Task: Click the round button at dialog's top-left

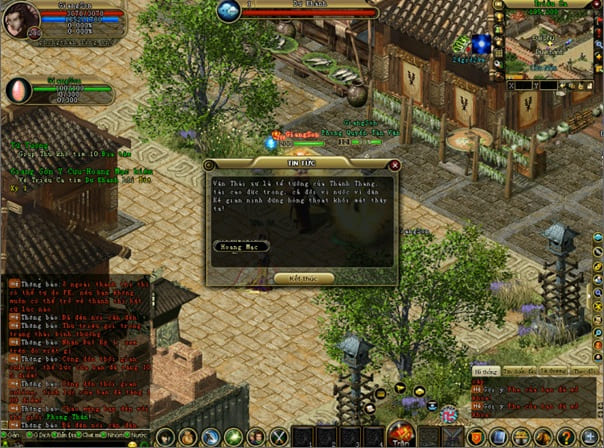Action: point(209,165)
